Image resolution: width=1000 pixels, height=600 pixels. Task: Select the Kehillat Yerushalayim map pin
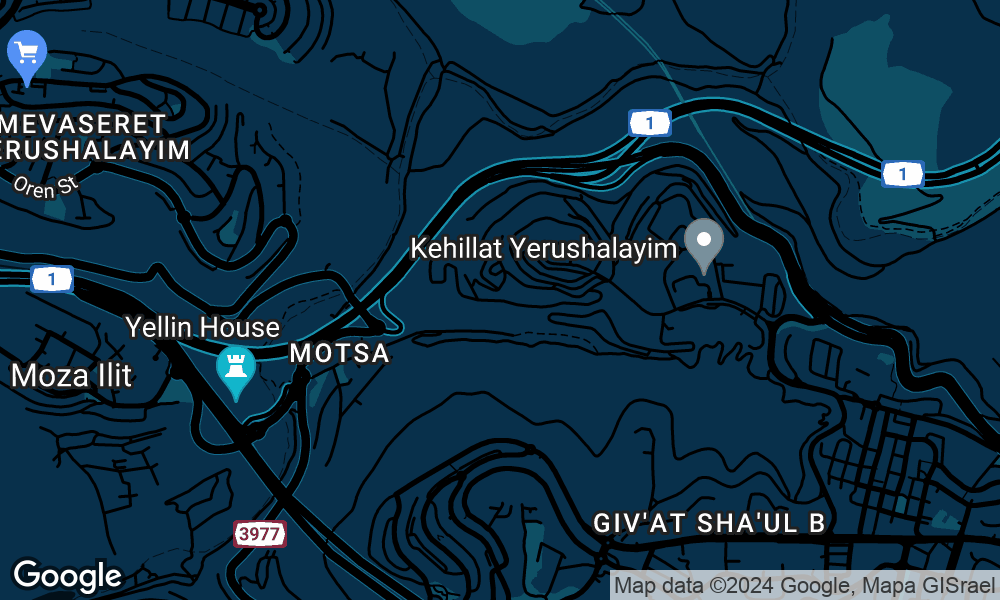click(x=704, y=243)
